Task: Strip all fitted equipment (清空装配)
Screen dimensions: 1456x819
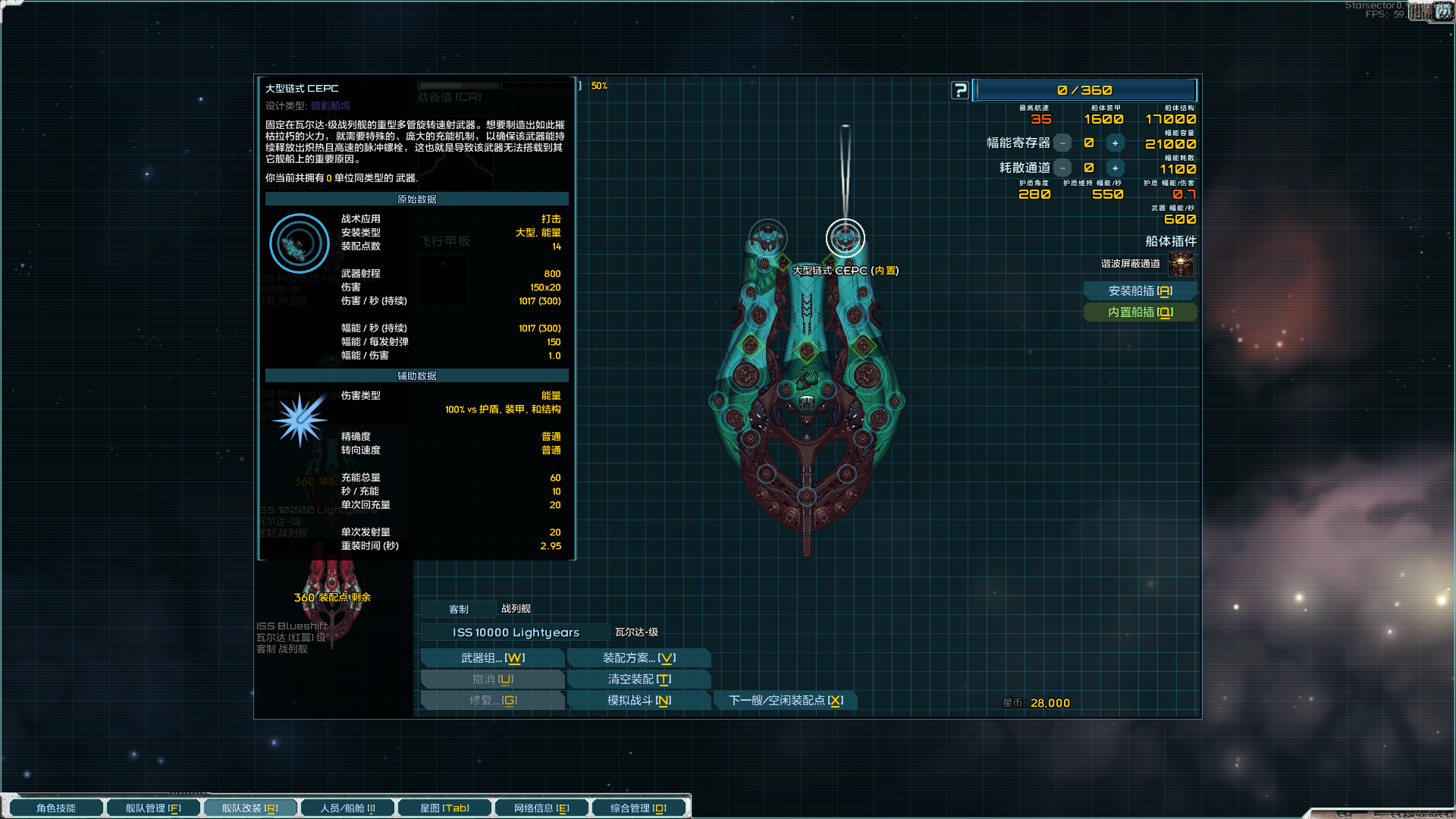Action: (x=639, y=679)
